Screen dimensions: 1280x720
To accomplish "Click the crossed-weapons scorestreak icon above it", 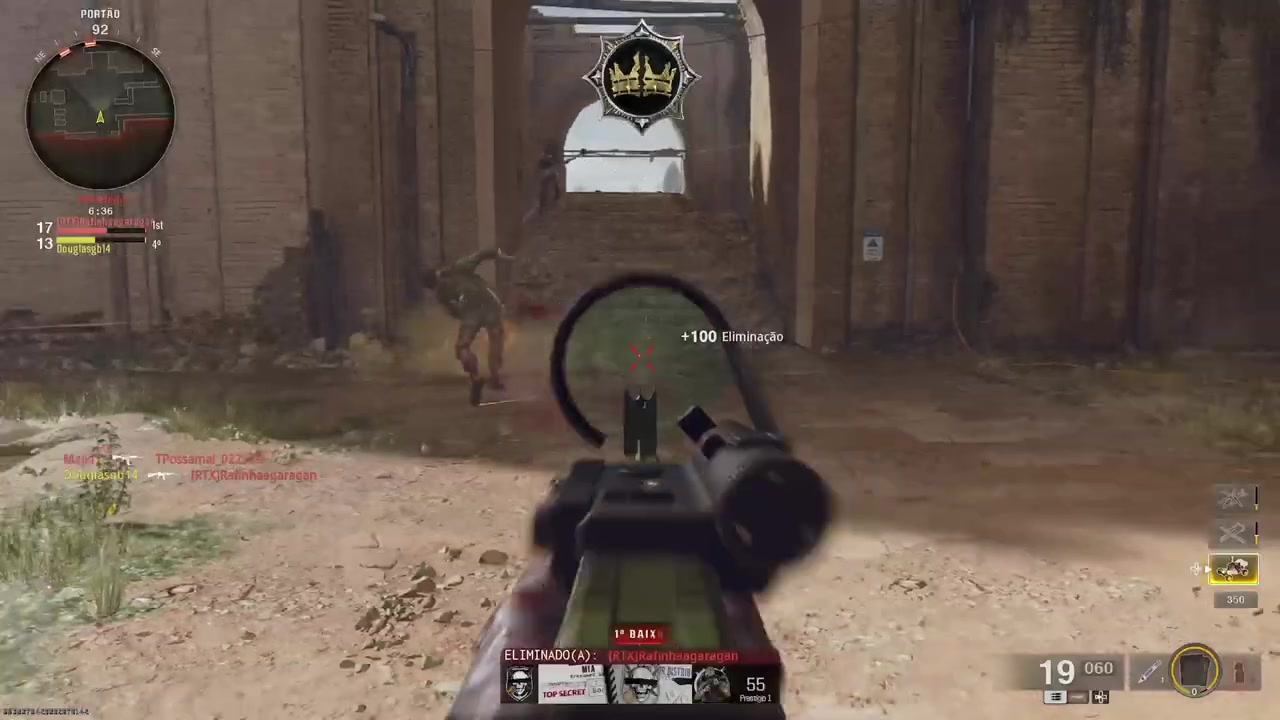I will tap(1233, 533).
